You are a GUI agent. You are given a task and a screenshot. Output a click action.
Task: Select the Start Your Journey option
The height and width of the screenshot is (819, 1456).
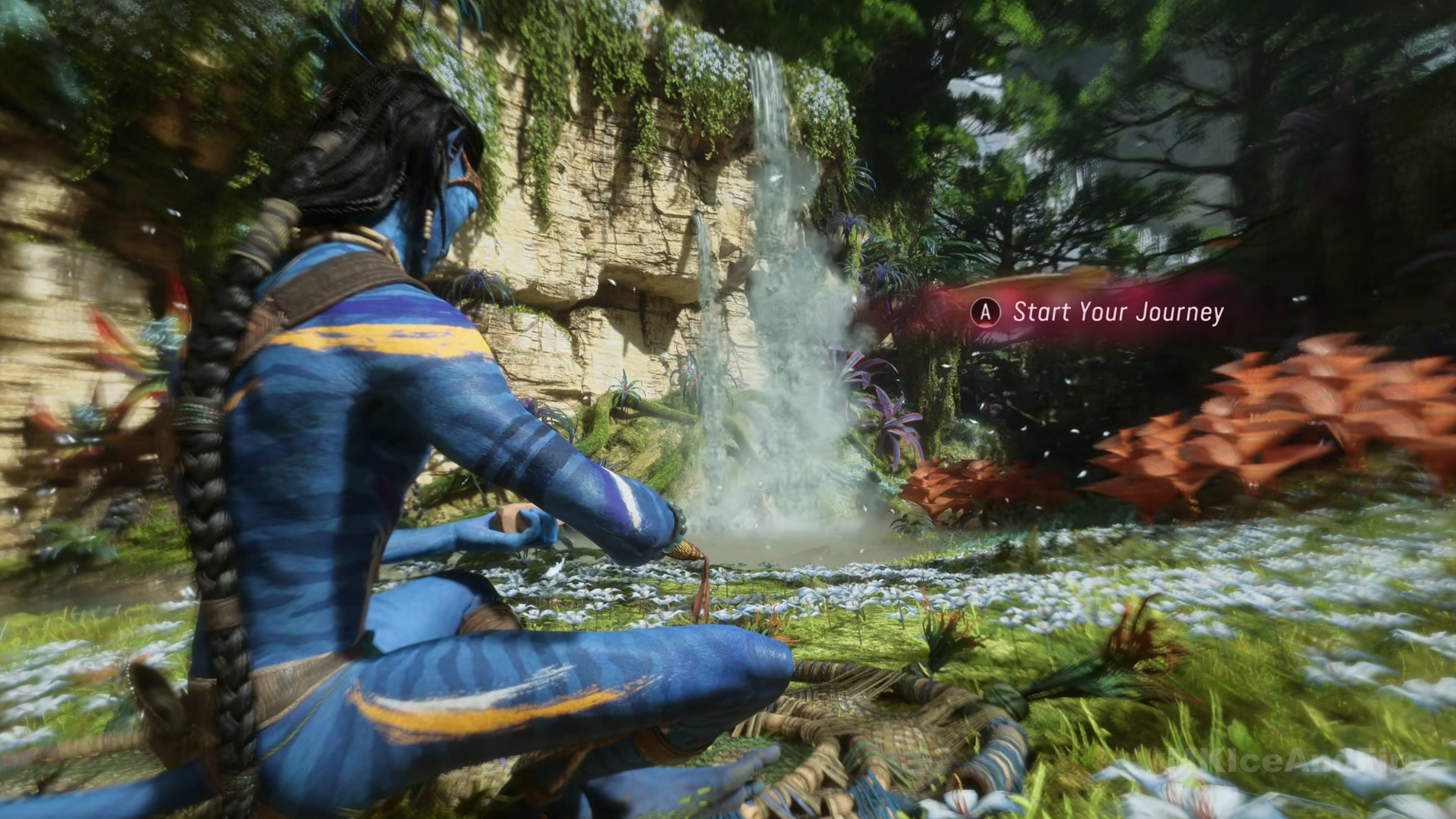(1117, 312)
